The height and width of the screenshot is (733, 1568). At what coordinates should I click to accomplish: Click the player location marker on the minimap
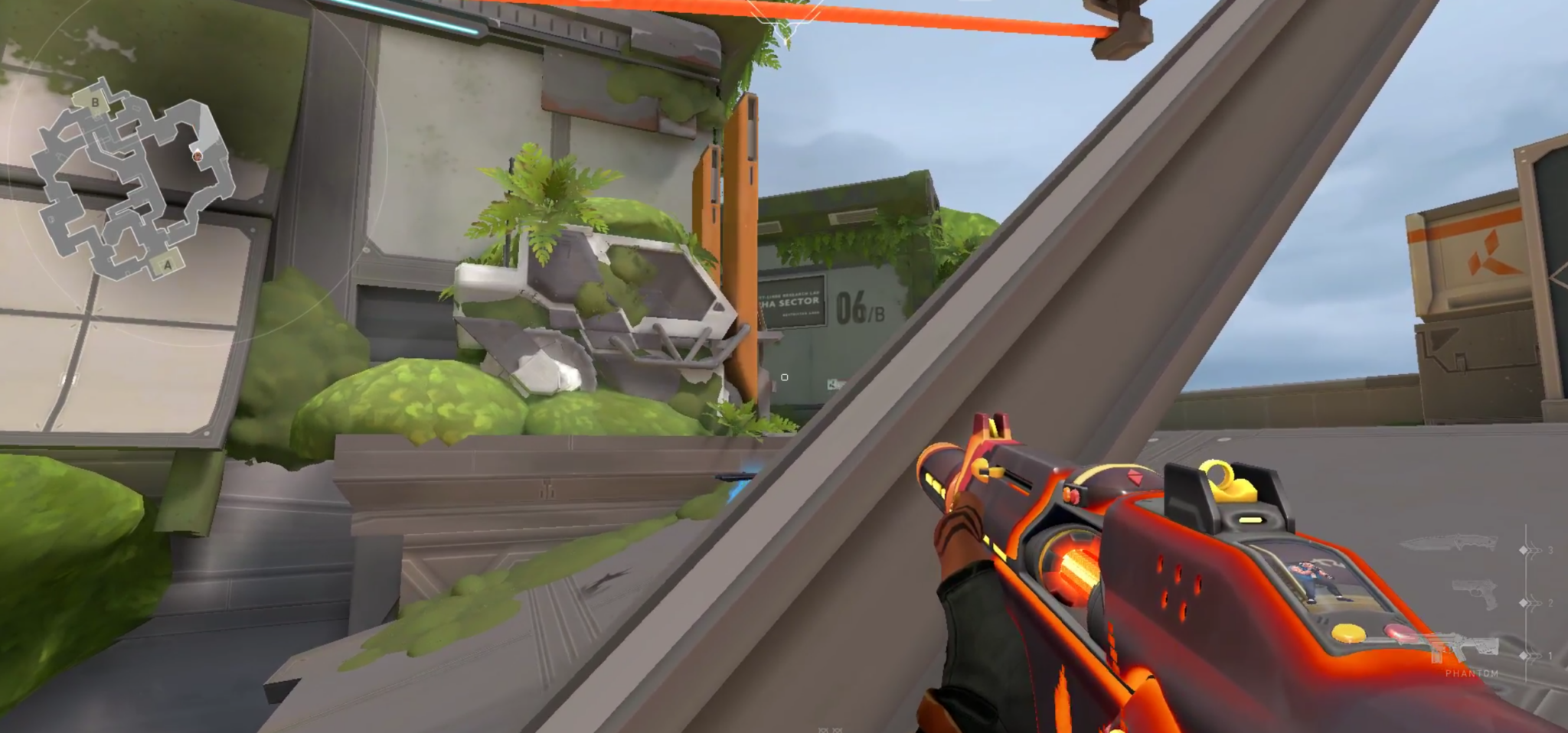(198, 157)
